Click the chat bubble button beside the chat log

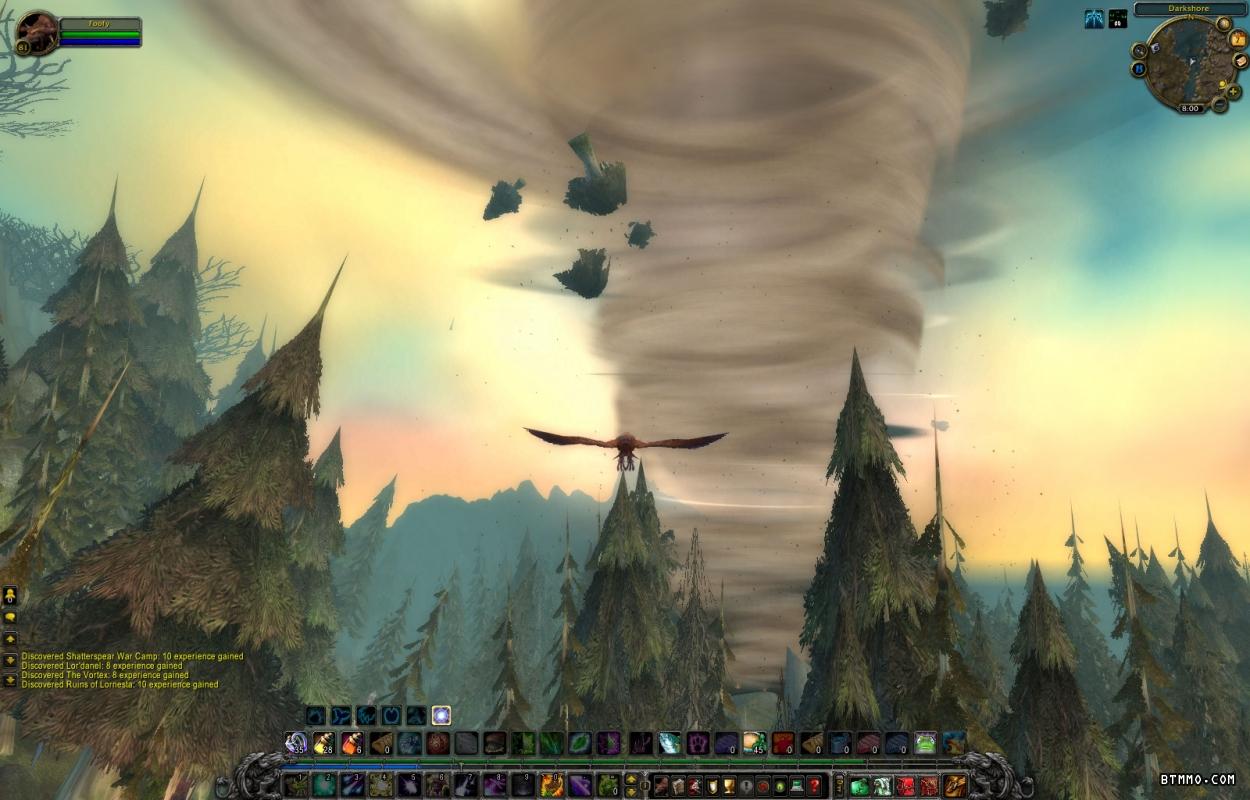pyautogui.click(x=10, y=617)
